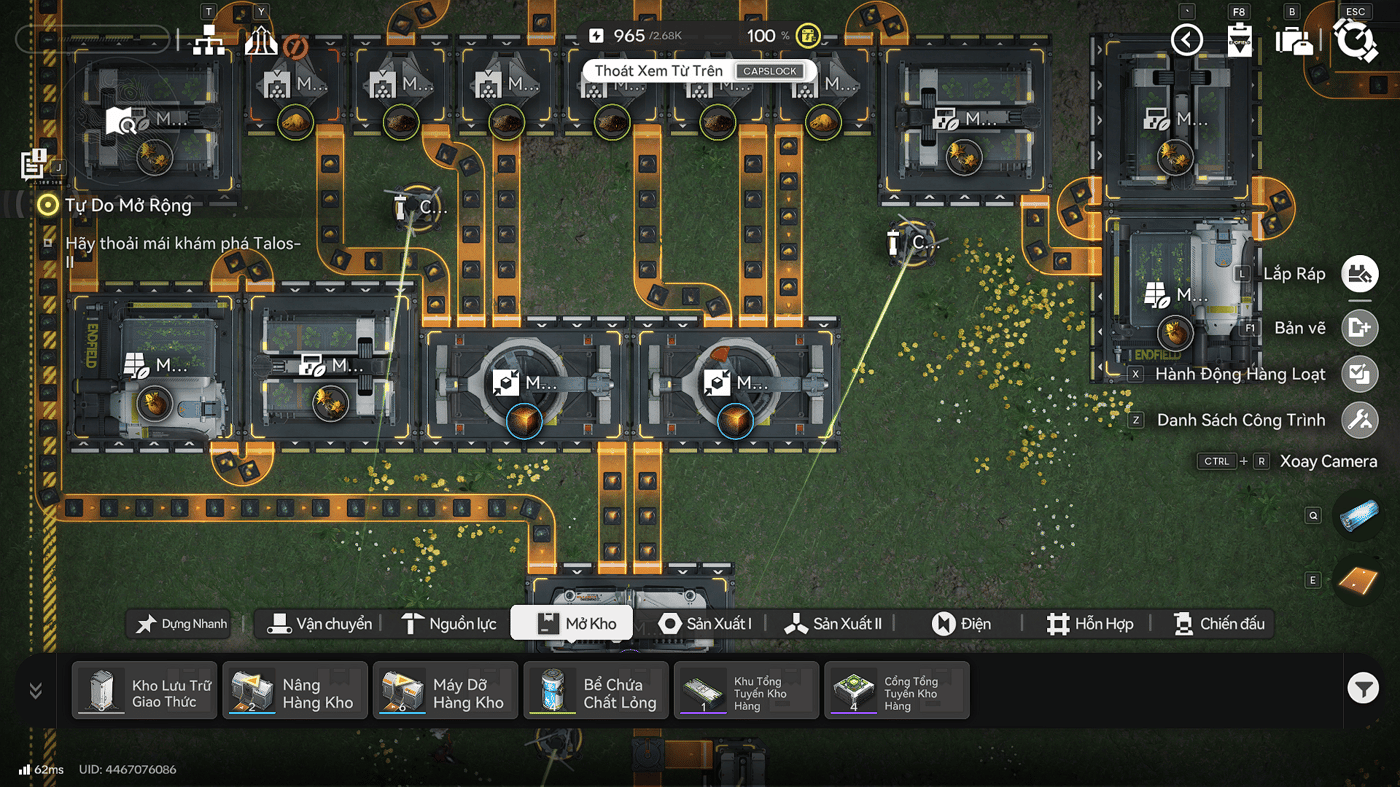Switch to the Sản Xuất I tab

pyautogui.click(x=705, y=624)
